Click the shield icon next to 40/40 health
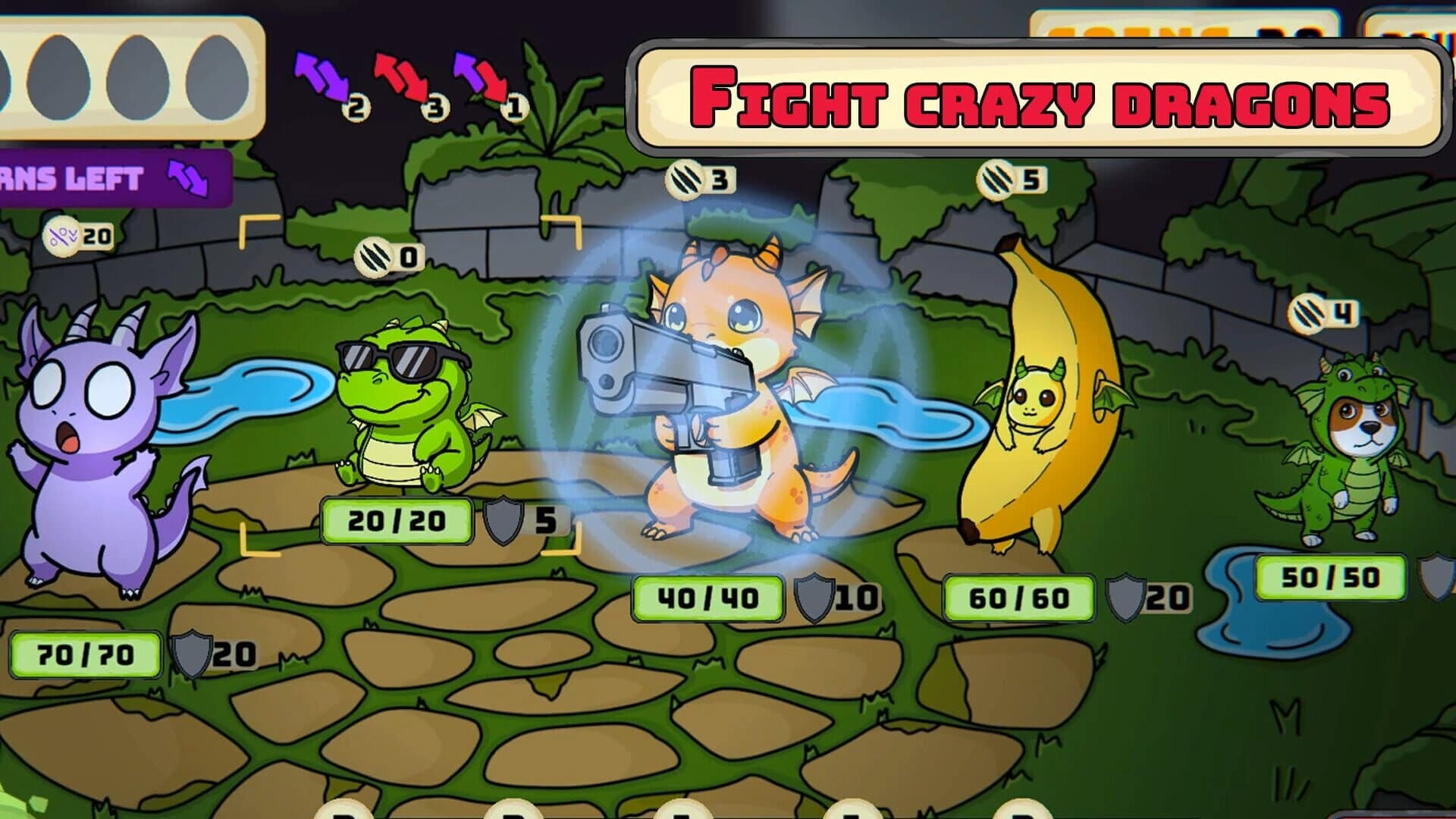The image size is (1456, 819). [813, 597]
